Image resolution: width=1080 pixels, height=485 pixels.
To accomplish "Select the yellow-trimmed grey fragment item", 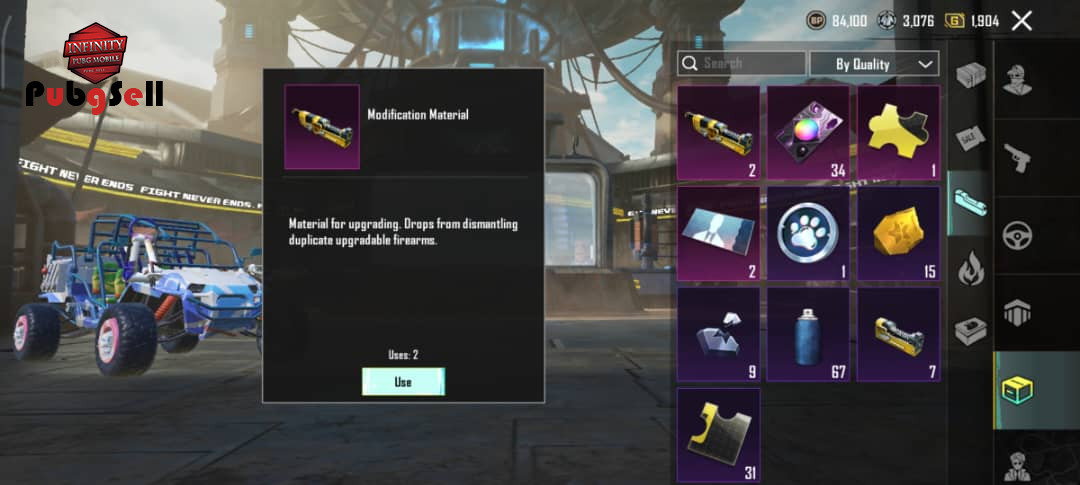I will pos(718,435).
